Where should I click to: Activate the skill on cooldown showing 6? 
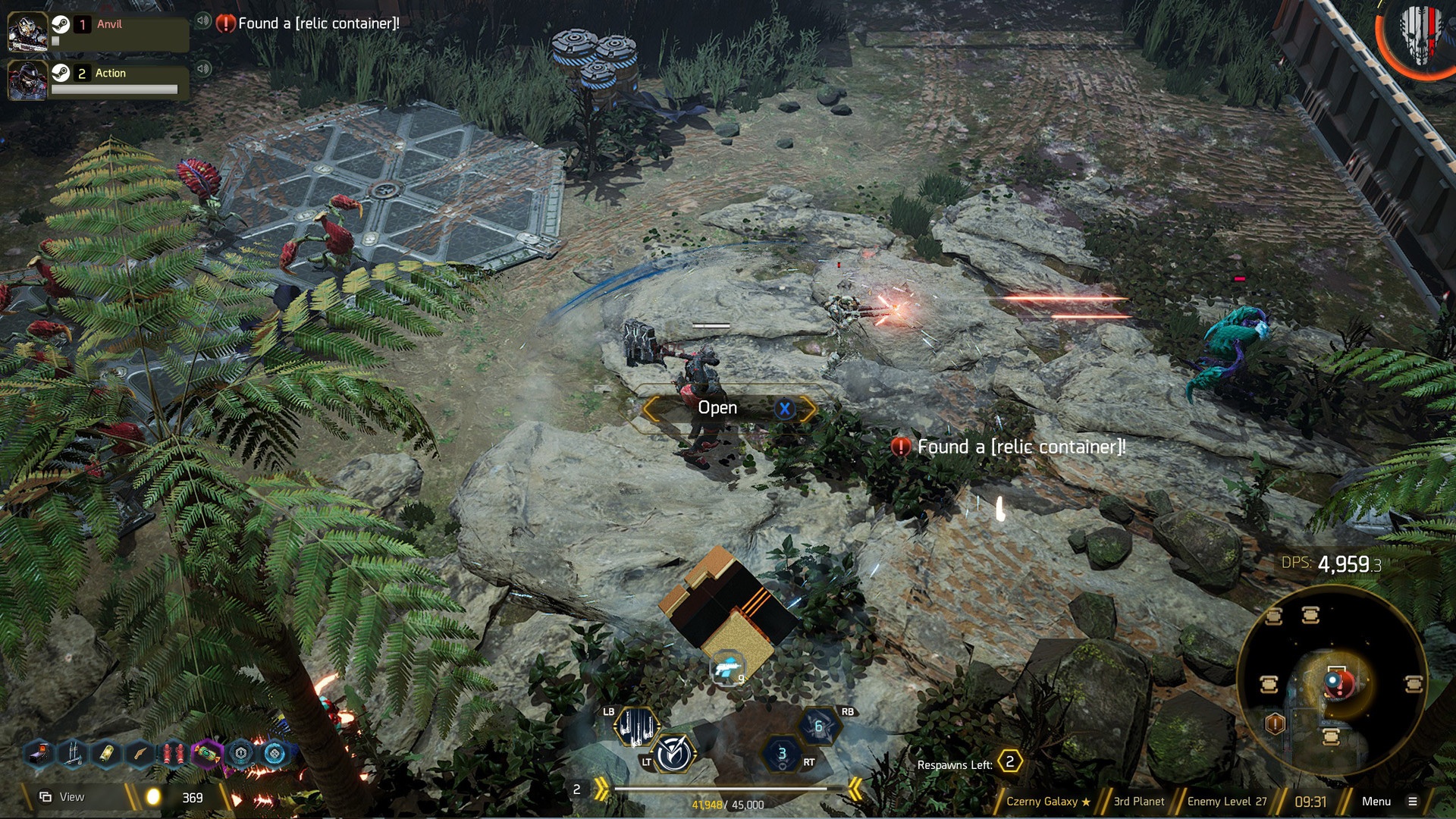click(819, 726)
